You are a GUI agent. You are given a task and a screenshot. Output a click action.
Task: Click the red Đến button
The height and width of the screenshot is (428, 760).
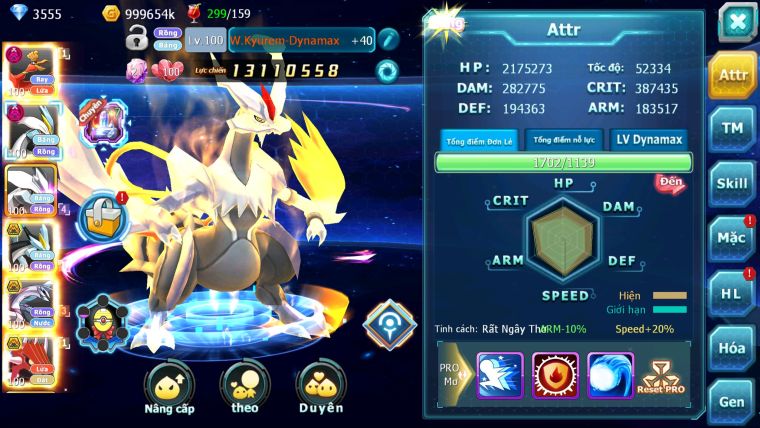(x=669, y=183)
